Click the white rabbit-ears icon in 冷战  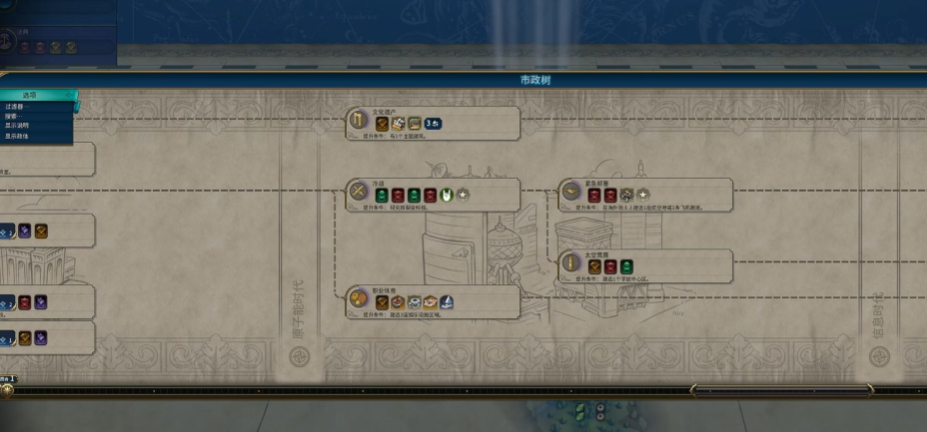pyautogui.click(x=447, y=194)
